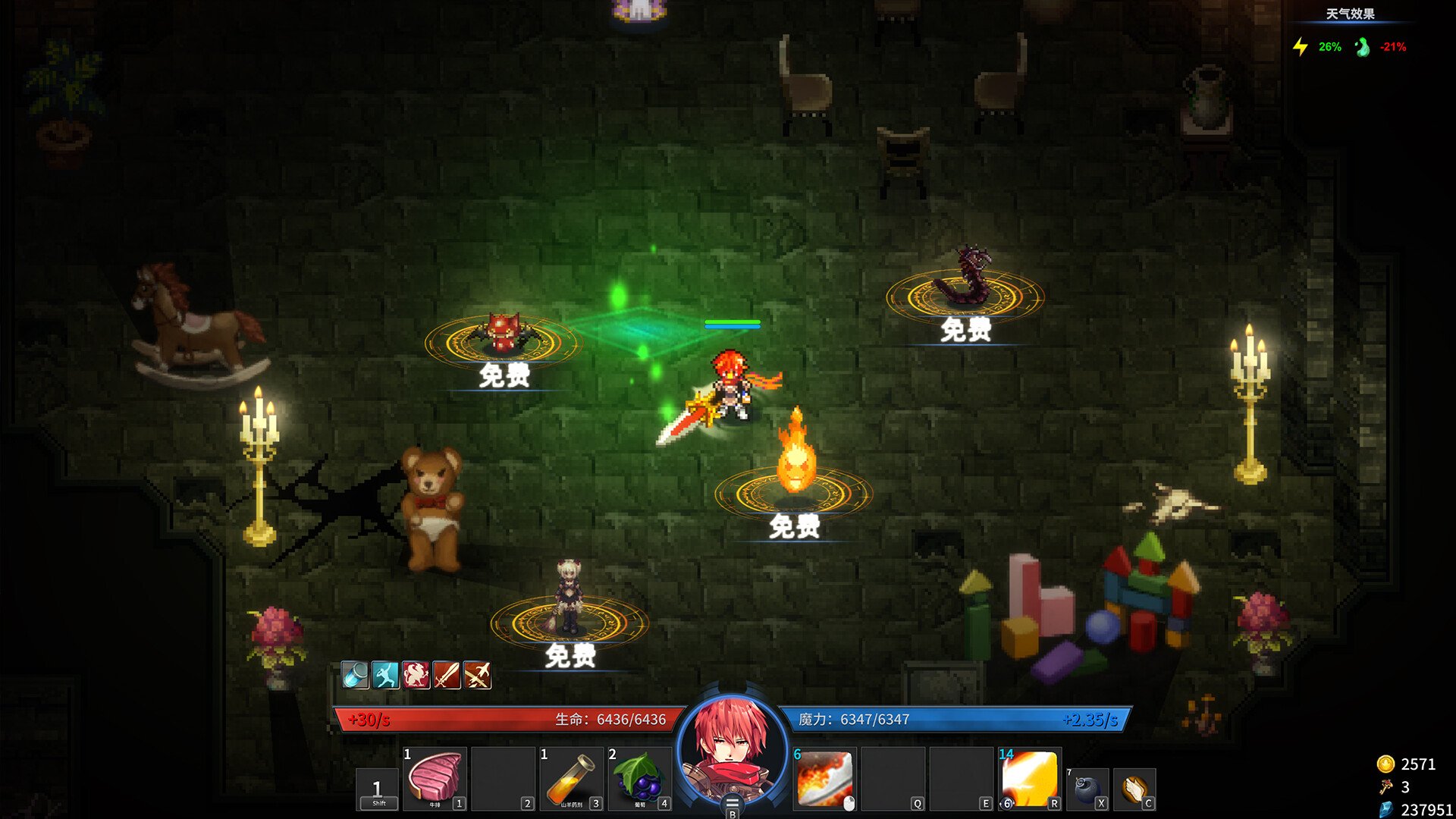Use the steak in hotbar slot 1
Image resolution: width=1456 pixels, height=819 pixels.
[x=435, y=778]
